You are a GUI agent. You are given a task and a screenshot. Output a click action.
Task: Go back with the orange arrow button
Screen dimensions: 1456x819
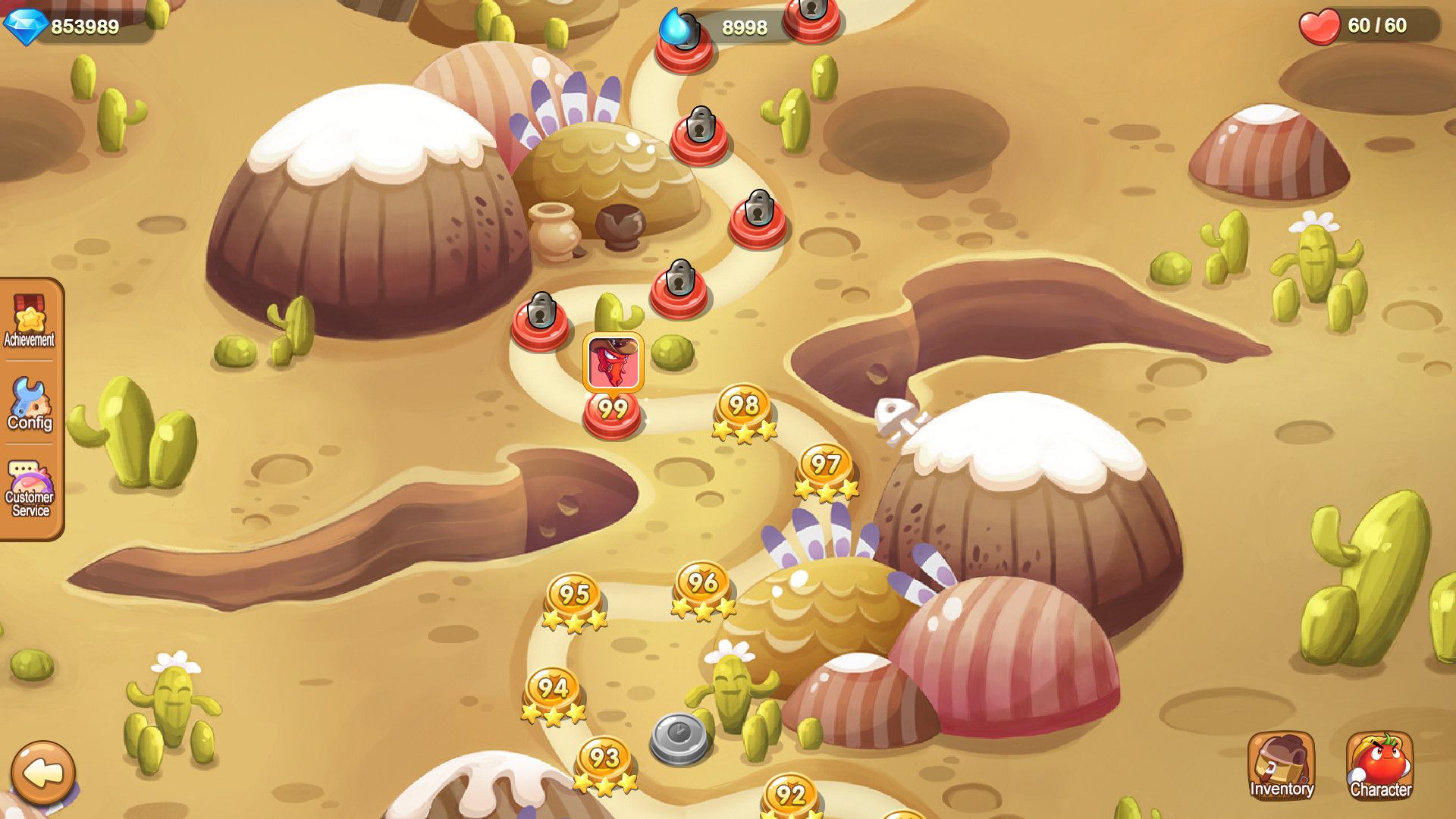click(43, 773)
